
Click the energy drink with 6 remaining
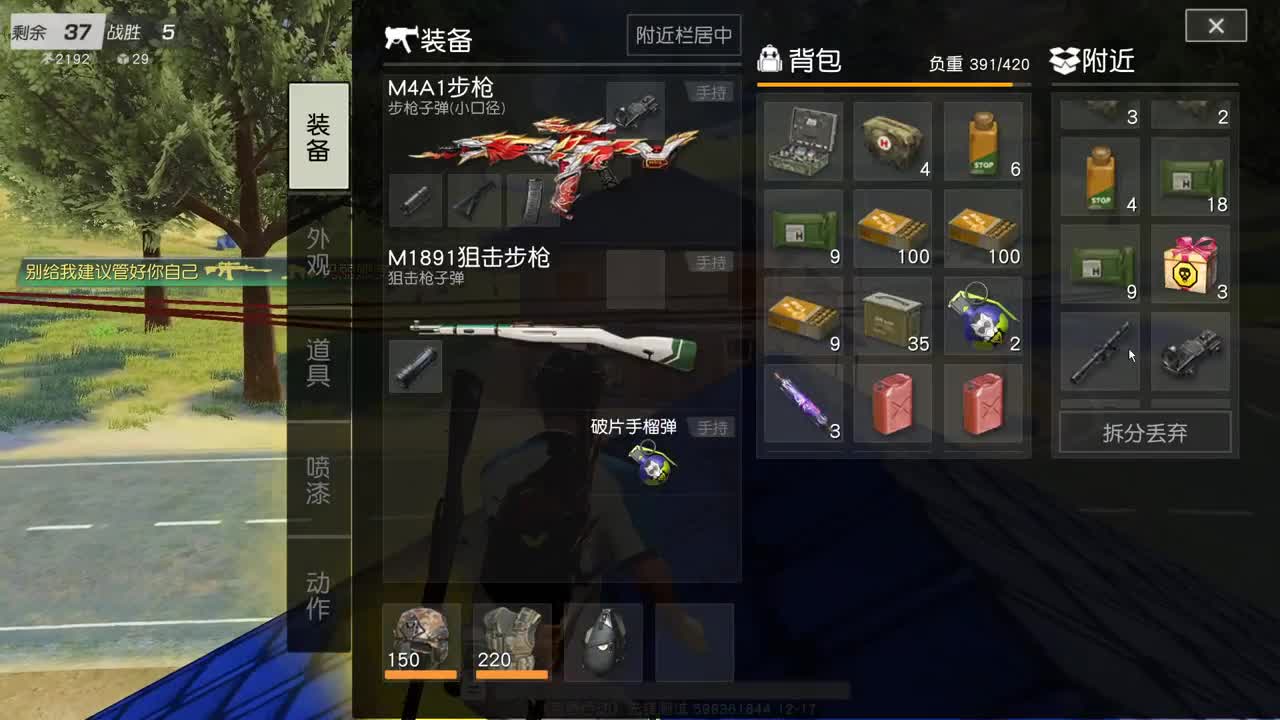click(x=982, y=140)
